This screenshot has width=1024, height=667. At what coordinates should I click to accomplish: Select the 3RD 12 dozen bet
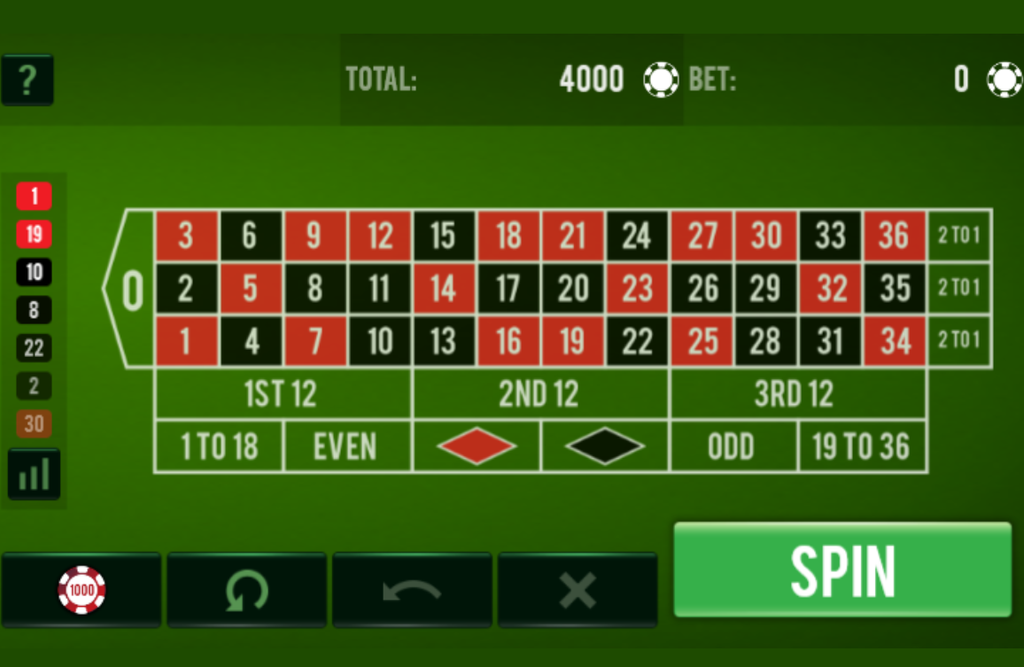[x=797, y=394]
